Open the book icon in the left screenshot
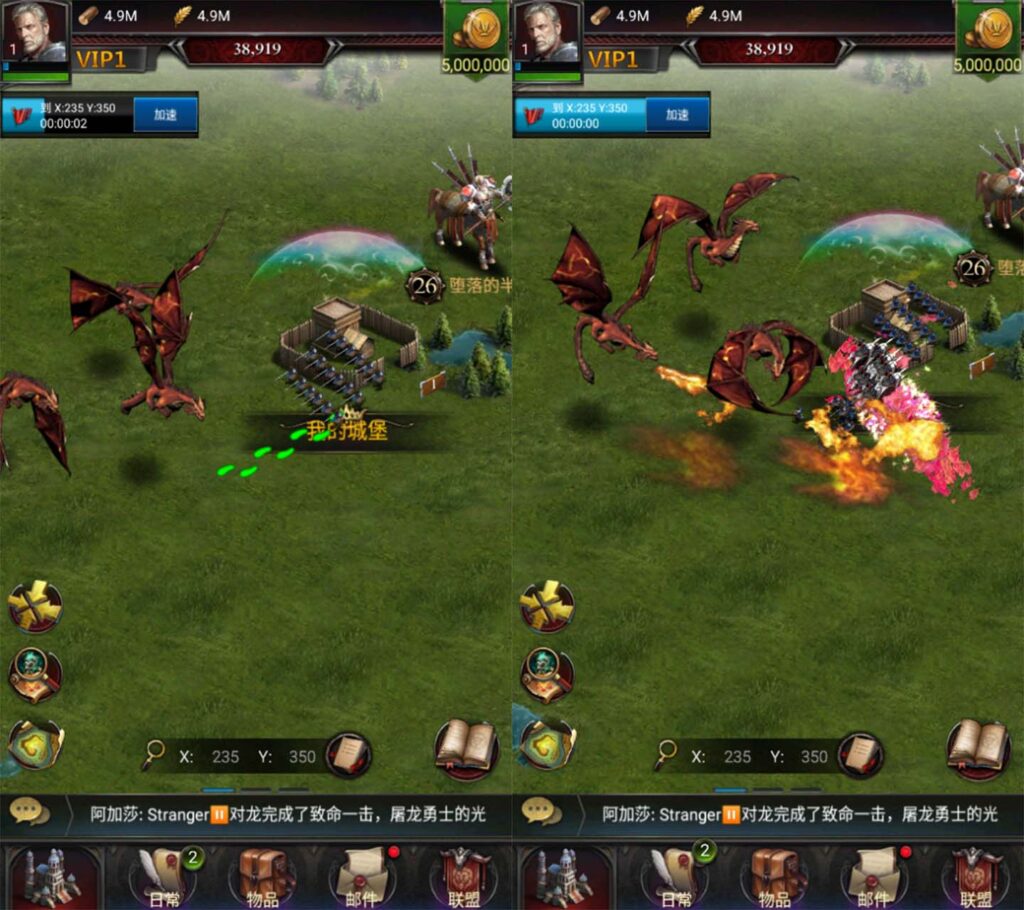 click(466, 747)
